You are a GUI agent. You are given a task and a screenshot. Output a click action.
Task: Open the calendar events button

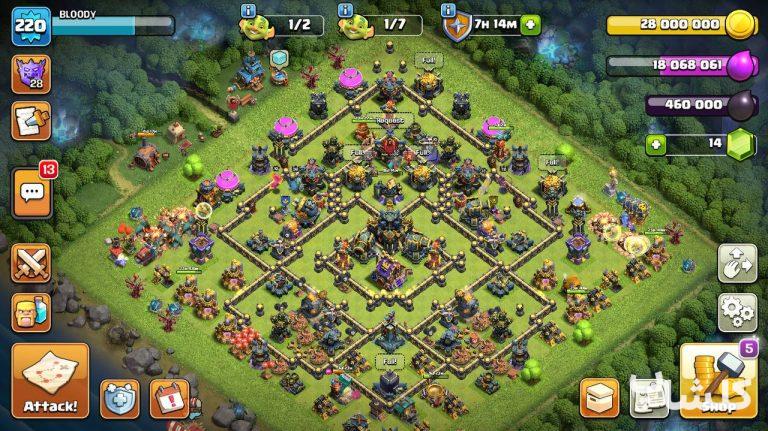coord(169,397)
